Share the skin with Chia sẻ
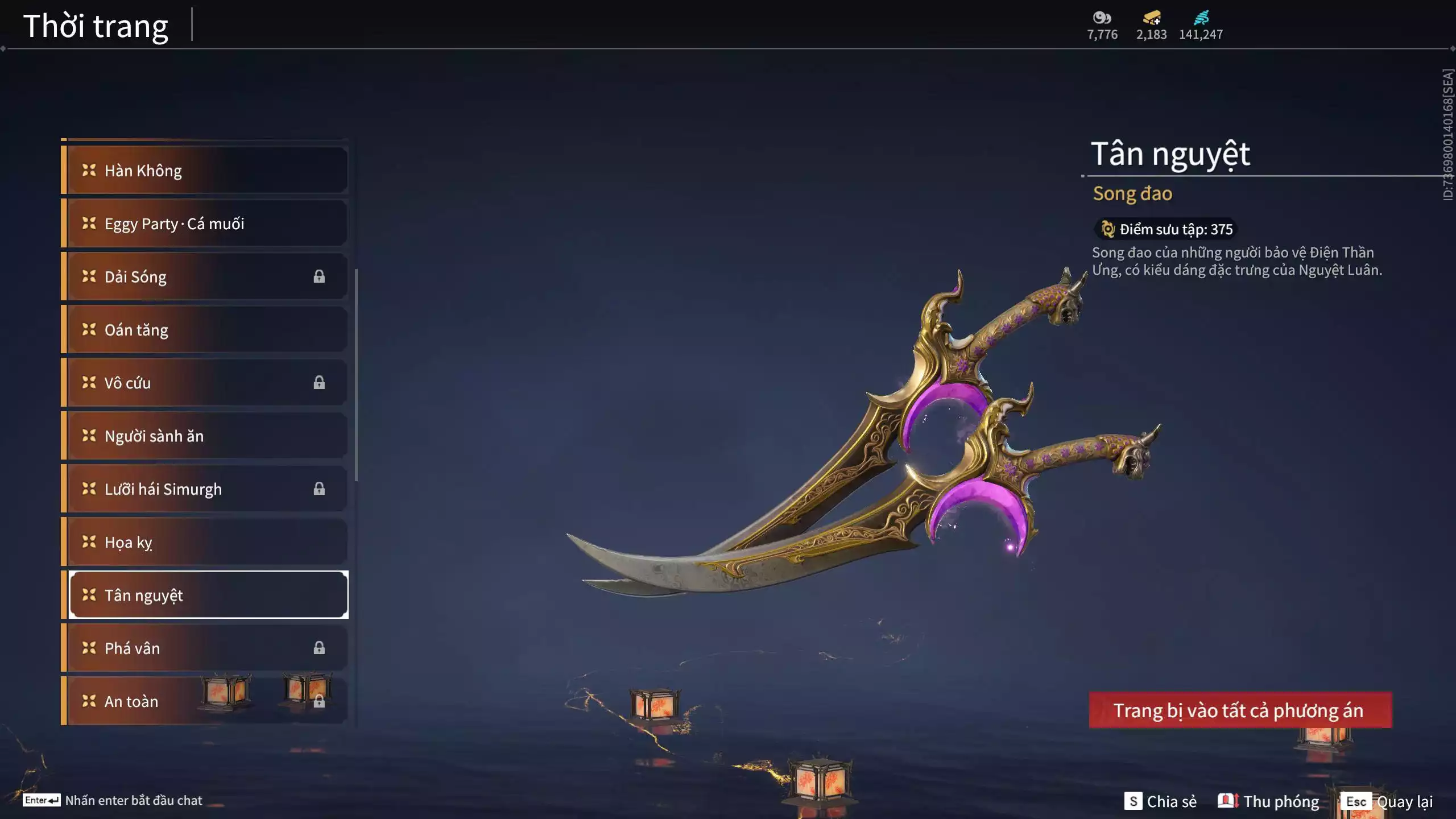The height and width of the screenshot is (819, 1456). [1160, 801]
